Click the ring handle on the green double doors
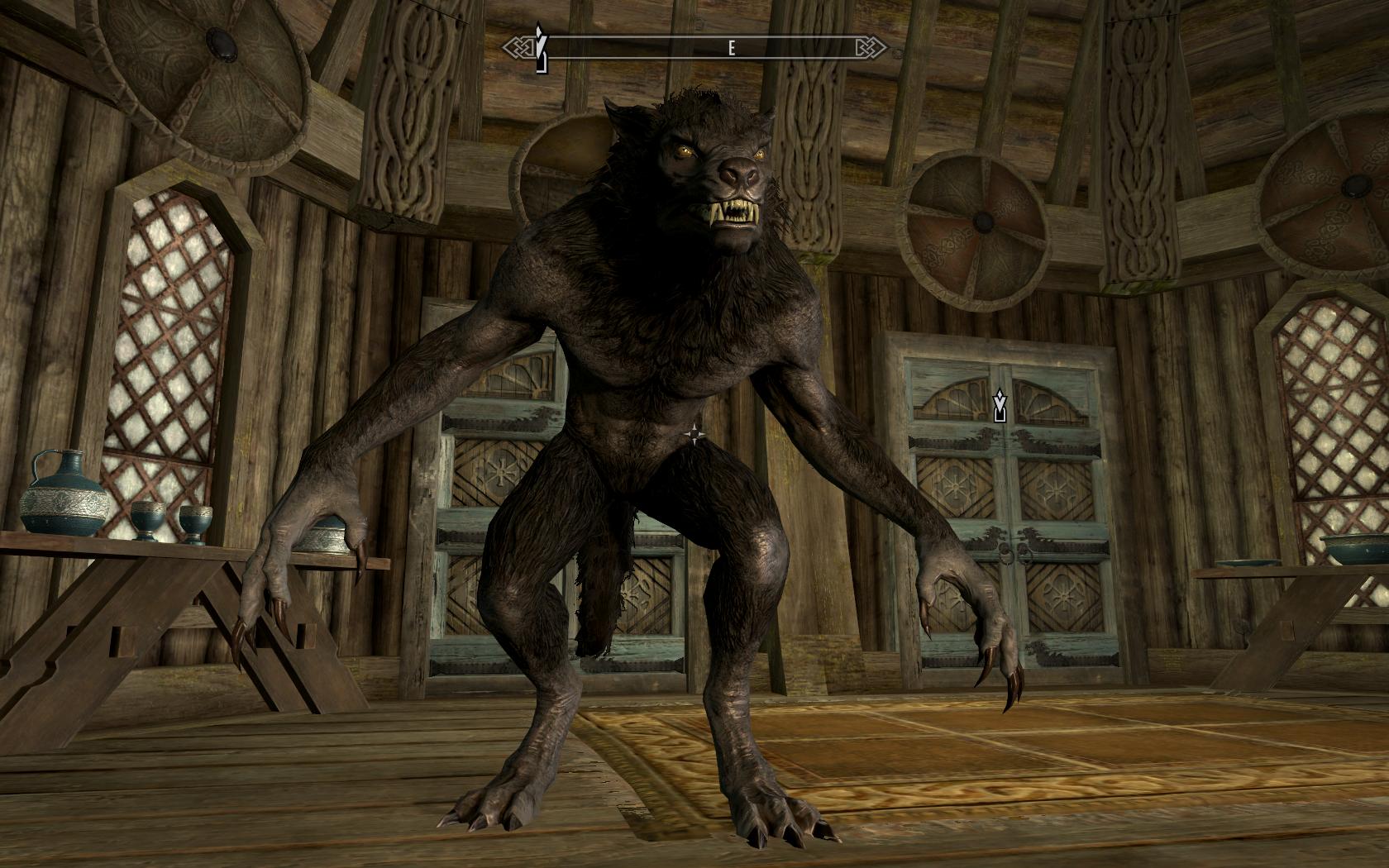The width and height of the screenshot is (1389, 868). pyautogui.click(x=1010, y=552)
